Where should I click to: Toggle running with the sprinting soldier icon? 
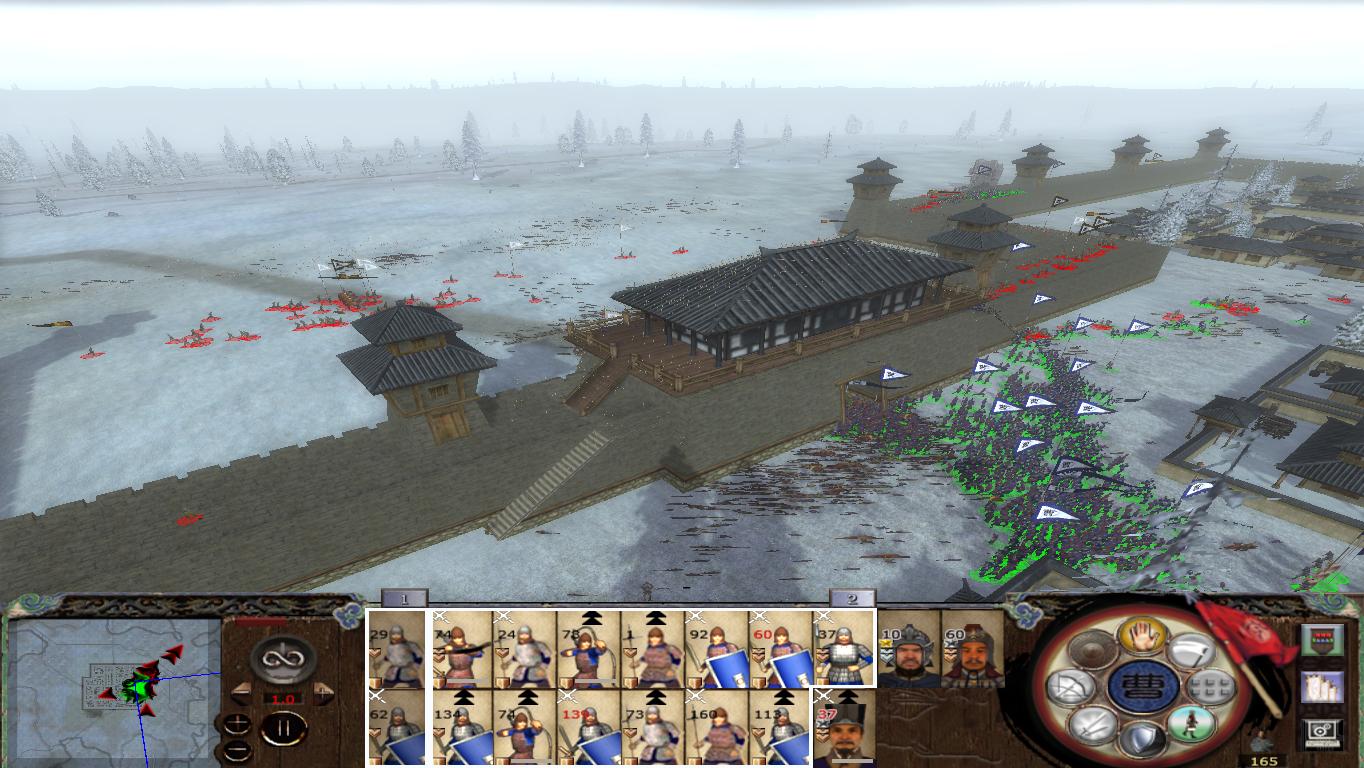(1190, 723)
